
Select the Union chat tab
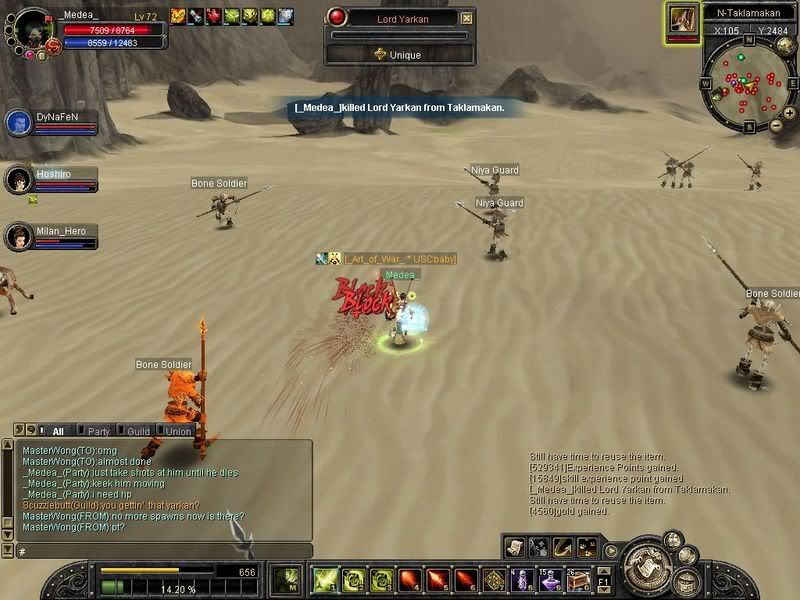pyautogui.click(x=177, y=431)
